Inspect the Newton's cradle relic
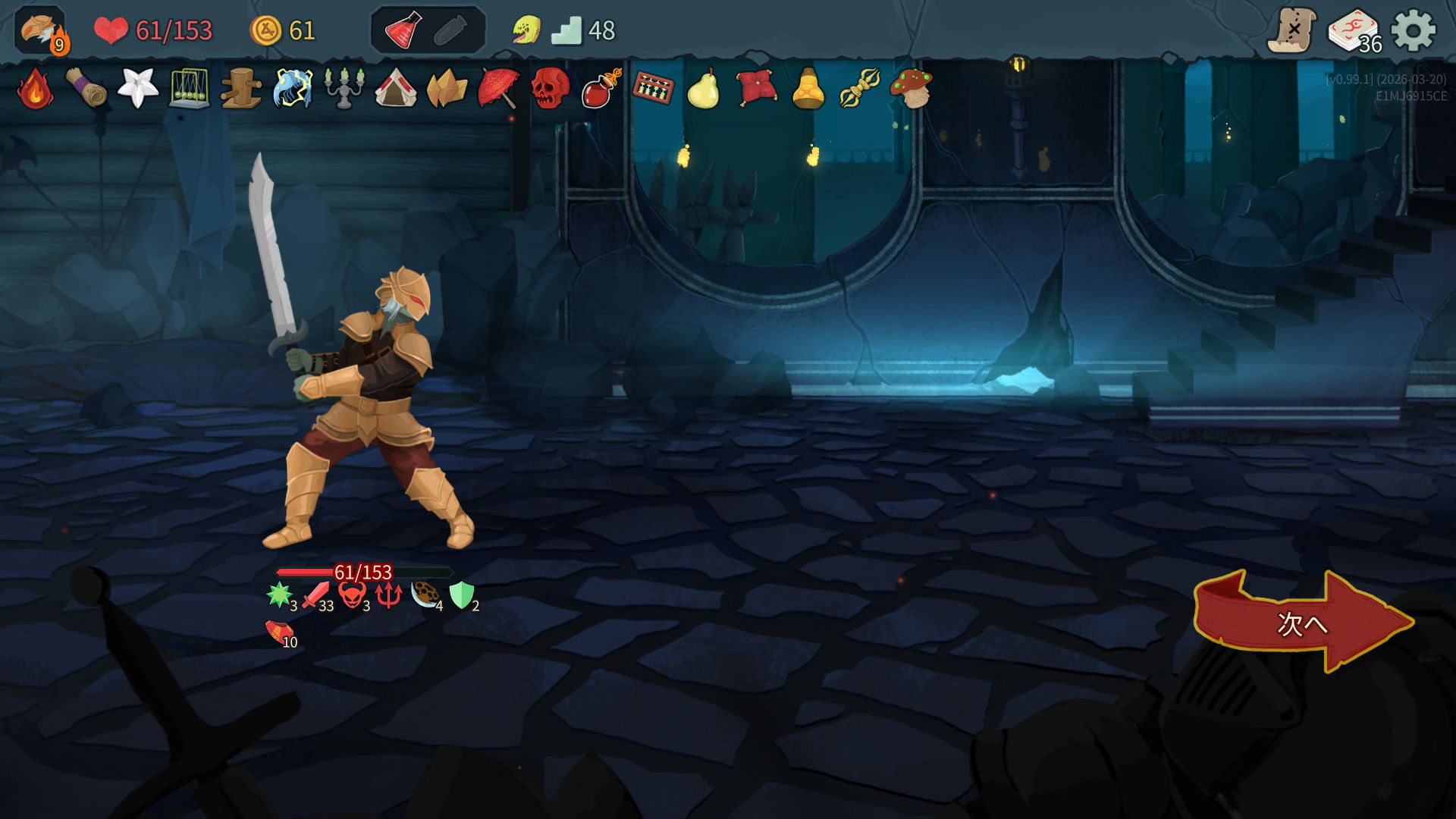Screen dimensions: 1456x819 click(x=190, y=89)
